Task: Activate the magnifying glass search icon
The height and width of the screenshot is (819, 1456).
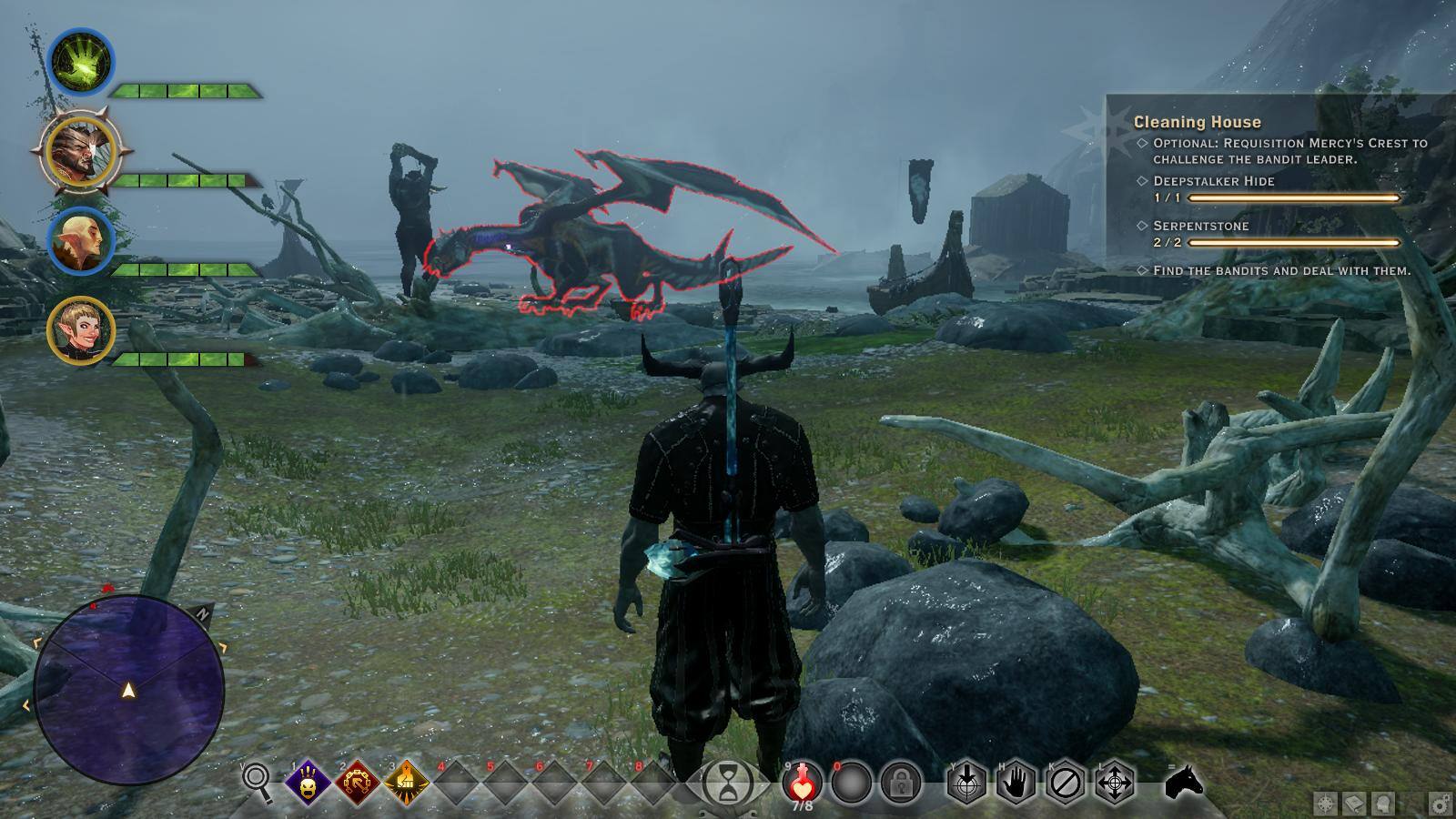Action: click(258, 781)
